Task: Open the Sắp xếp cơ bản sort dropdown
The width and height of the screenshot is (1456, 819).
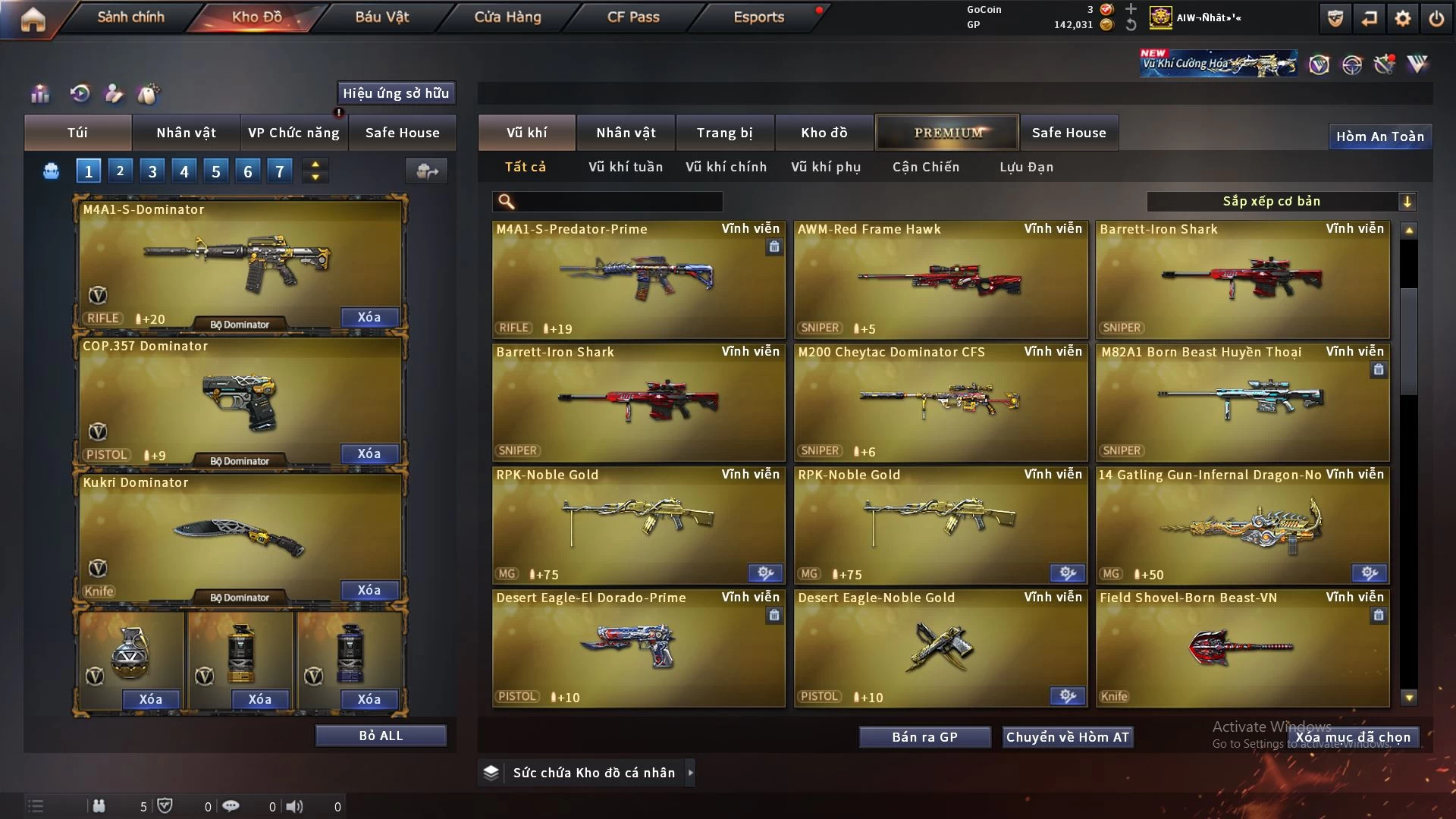Action: coord(1281,201)
